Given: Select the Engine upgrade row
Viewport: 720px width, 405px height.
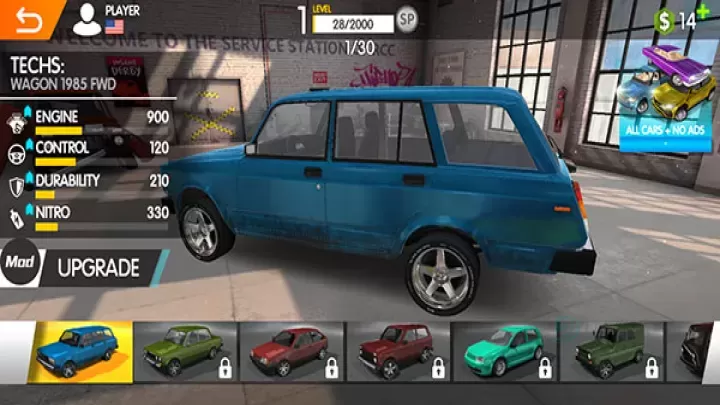Looking at the screenshot, I should 88,121.
